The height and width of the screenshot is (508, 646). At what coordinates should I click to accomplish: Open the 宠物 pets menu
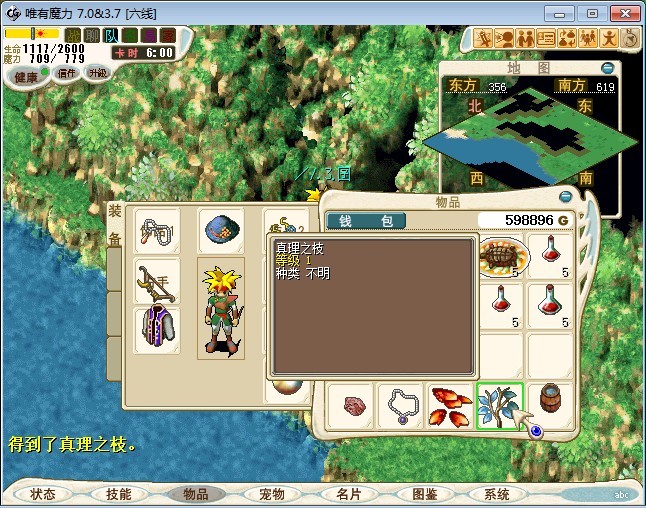[x=271, y=494]
